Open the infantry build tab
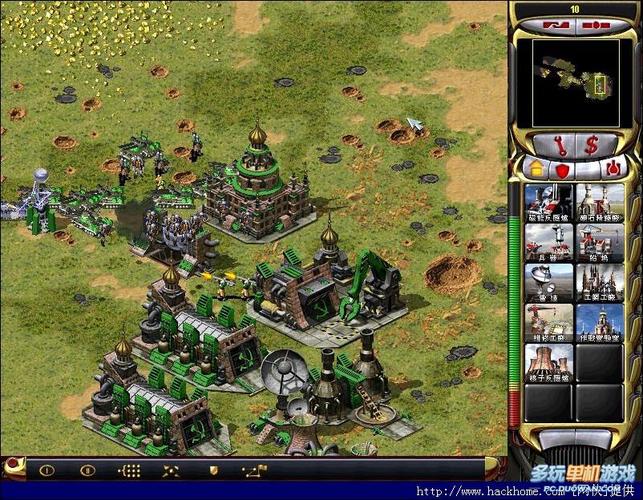This screenshot has height=500, width=643. [x=588, y=170]
